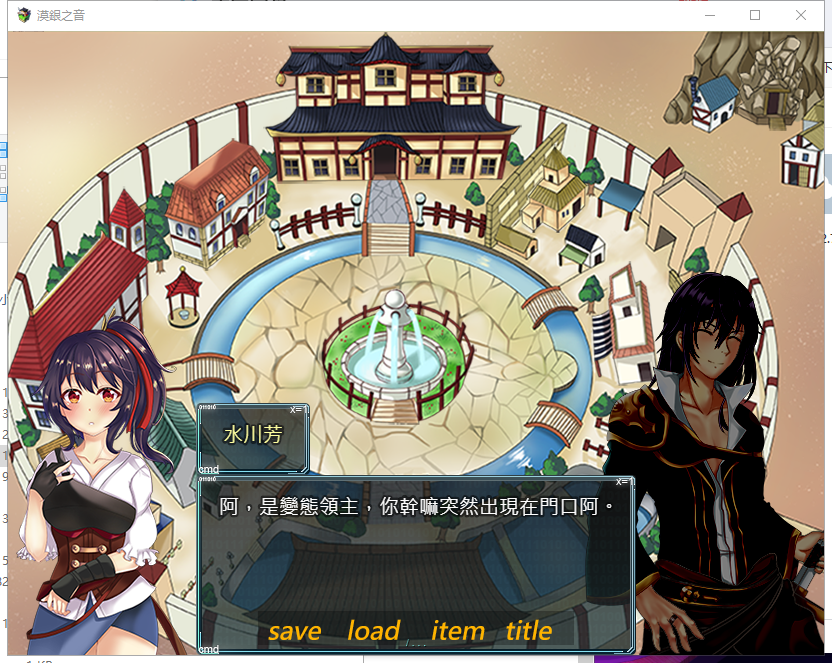The width and height of the screenshot is (832, 663).
Task: Maximize the game window
Action: (755, 15)
